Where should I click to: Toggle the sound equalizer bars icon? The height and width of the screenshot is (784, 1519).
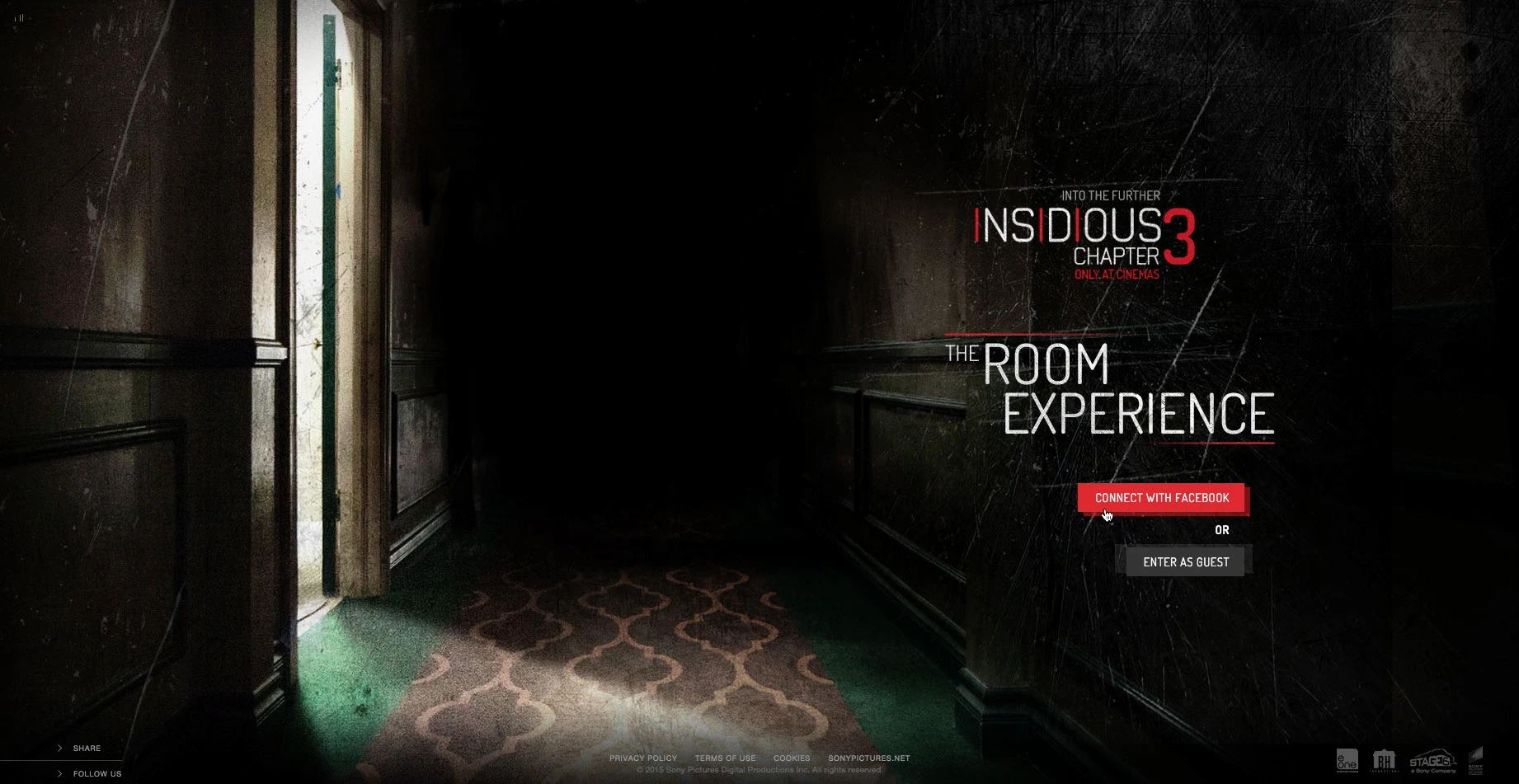coord(19,17)
